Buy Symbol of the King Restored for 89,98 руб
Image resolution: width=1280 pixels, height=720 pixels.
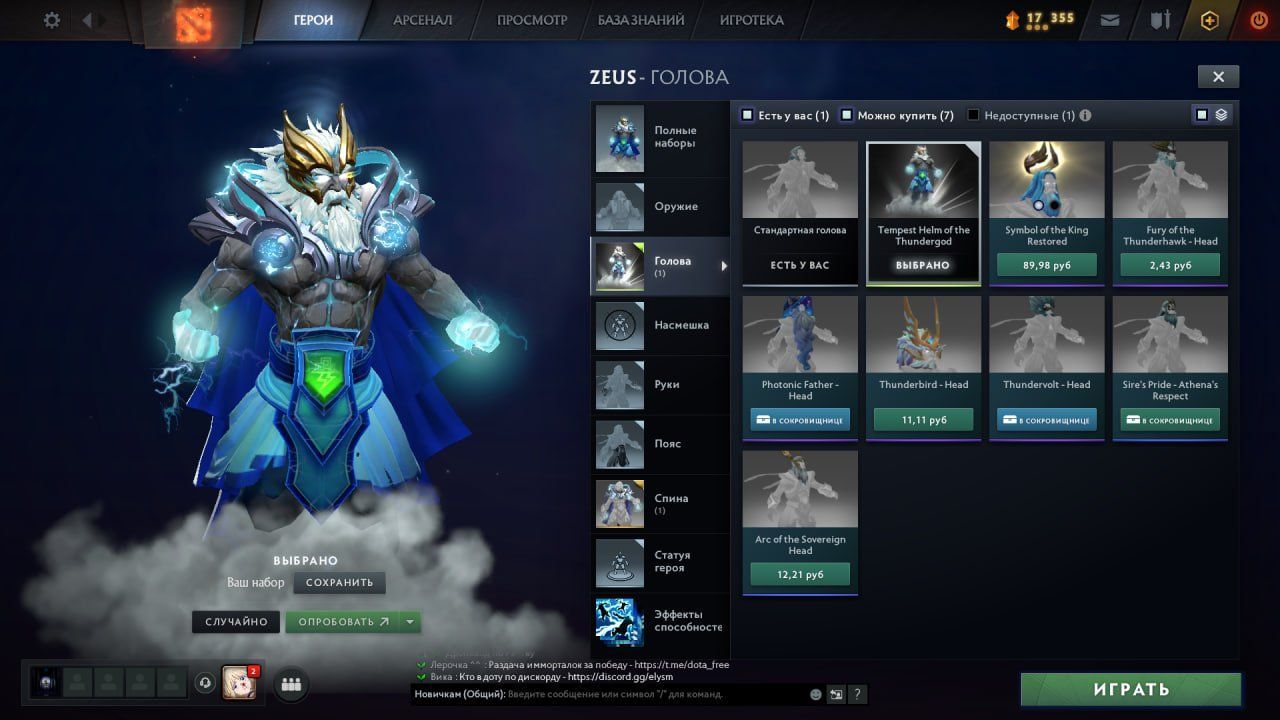[x=1047, y=265]
